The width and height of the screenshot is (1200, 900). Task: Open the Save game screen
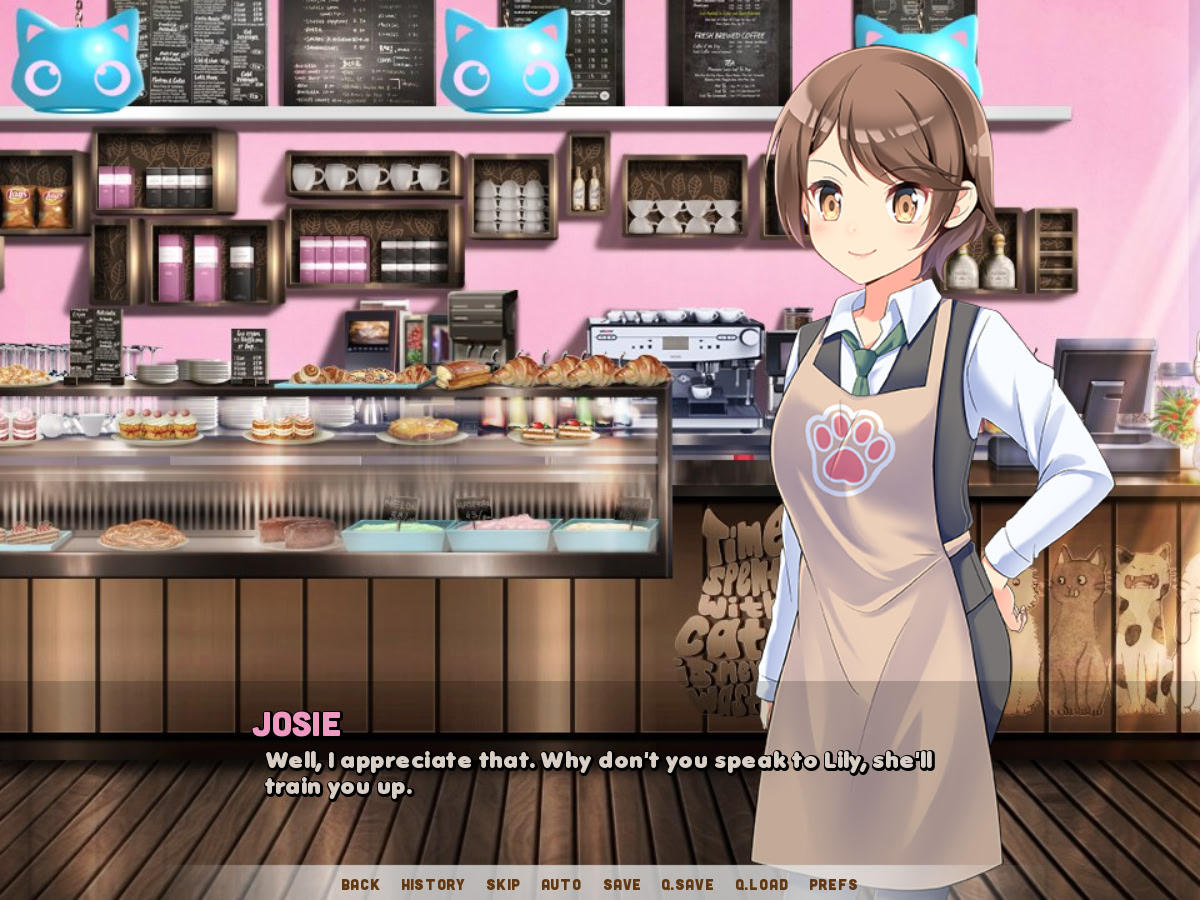[x=622, y=884]
